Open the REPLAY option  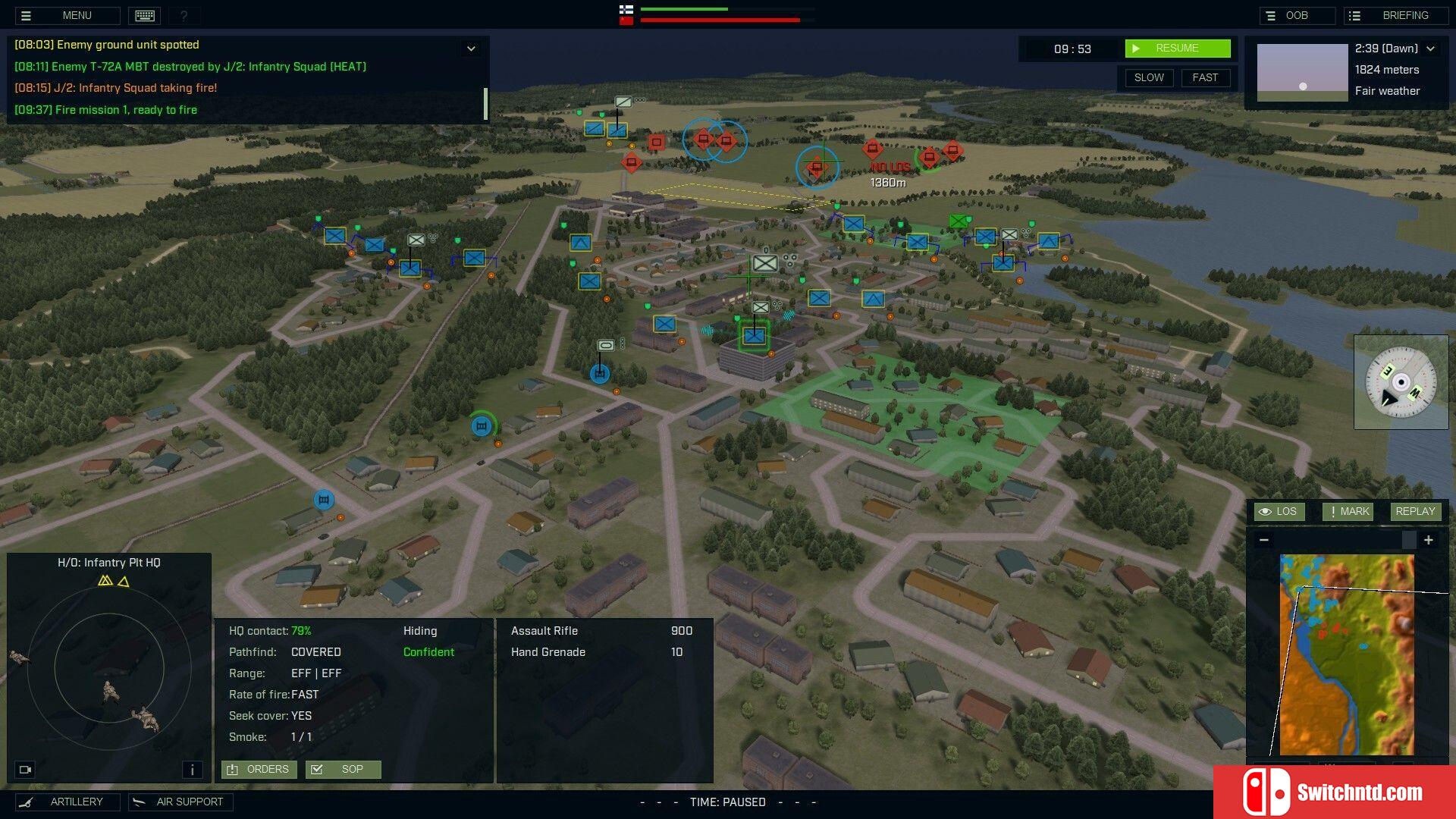tap(1414, 511)
